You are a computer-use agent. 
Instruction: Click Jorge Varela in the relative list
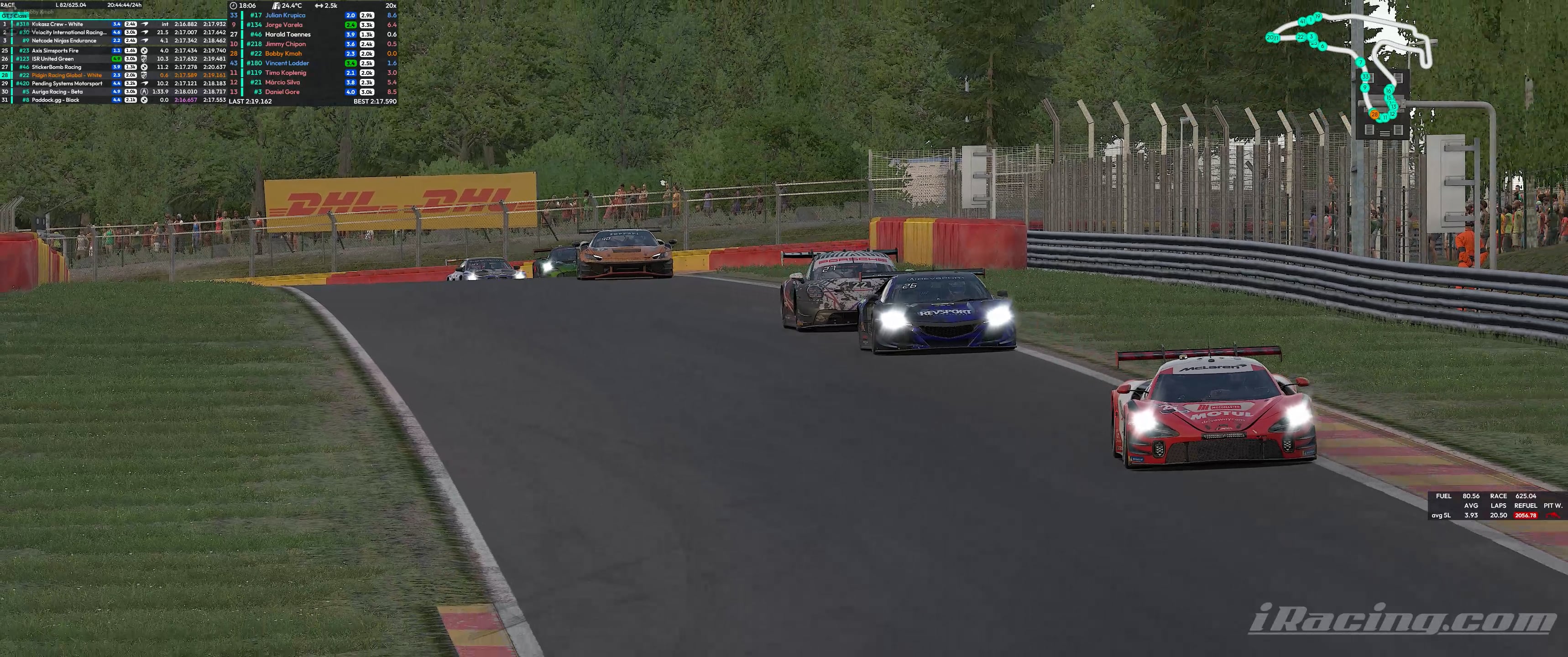tap(284, 25)
